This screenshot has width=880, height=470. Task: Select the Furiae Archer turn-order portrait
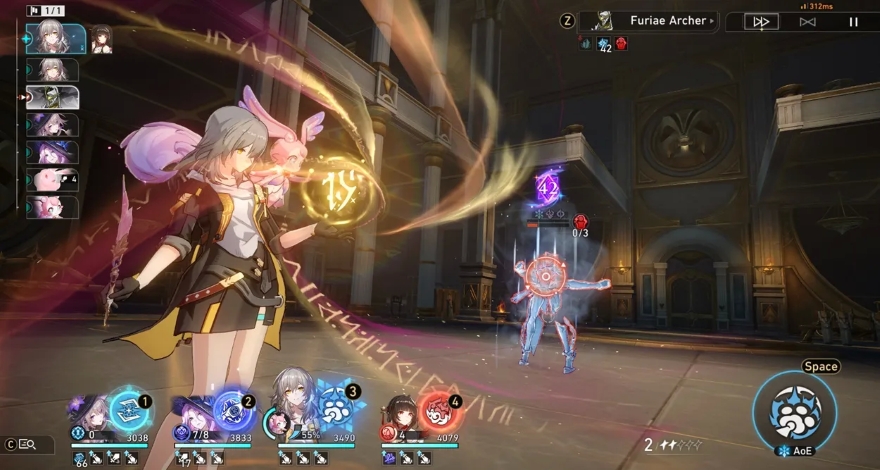click(52, 97)
